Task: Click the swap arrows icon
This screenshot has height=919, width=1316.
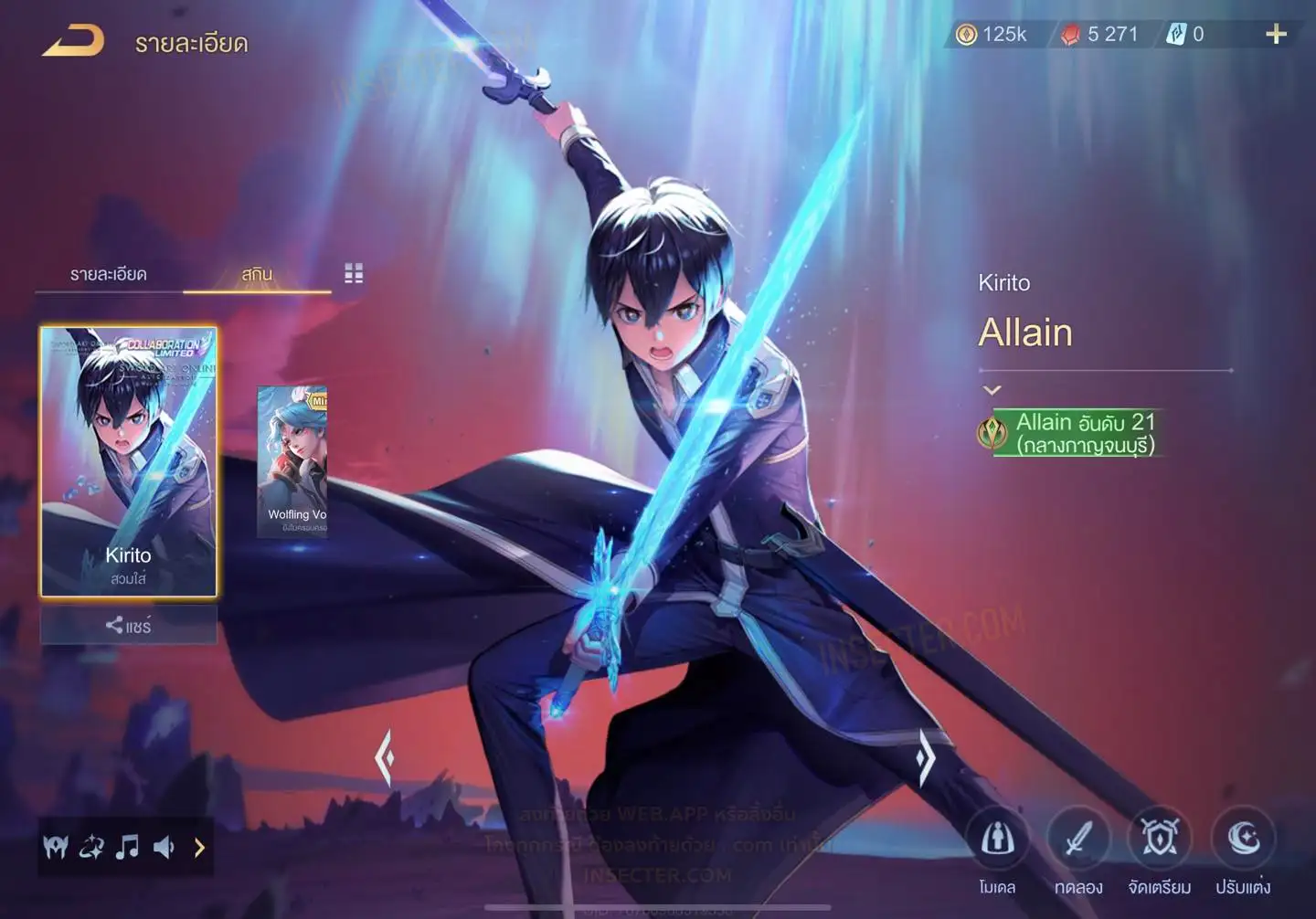Action: (91, 848)
